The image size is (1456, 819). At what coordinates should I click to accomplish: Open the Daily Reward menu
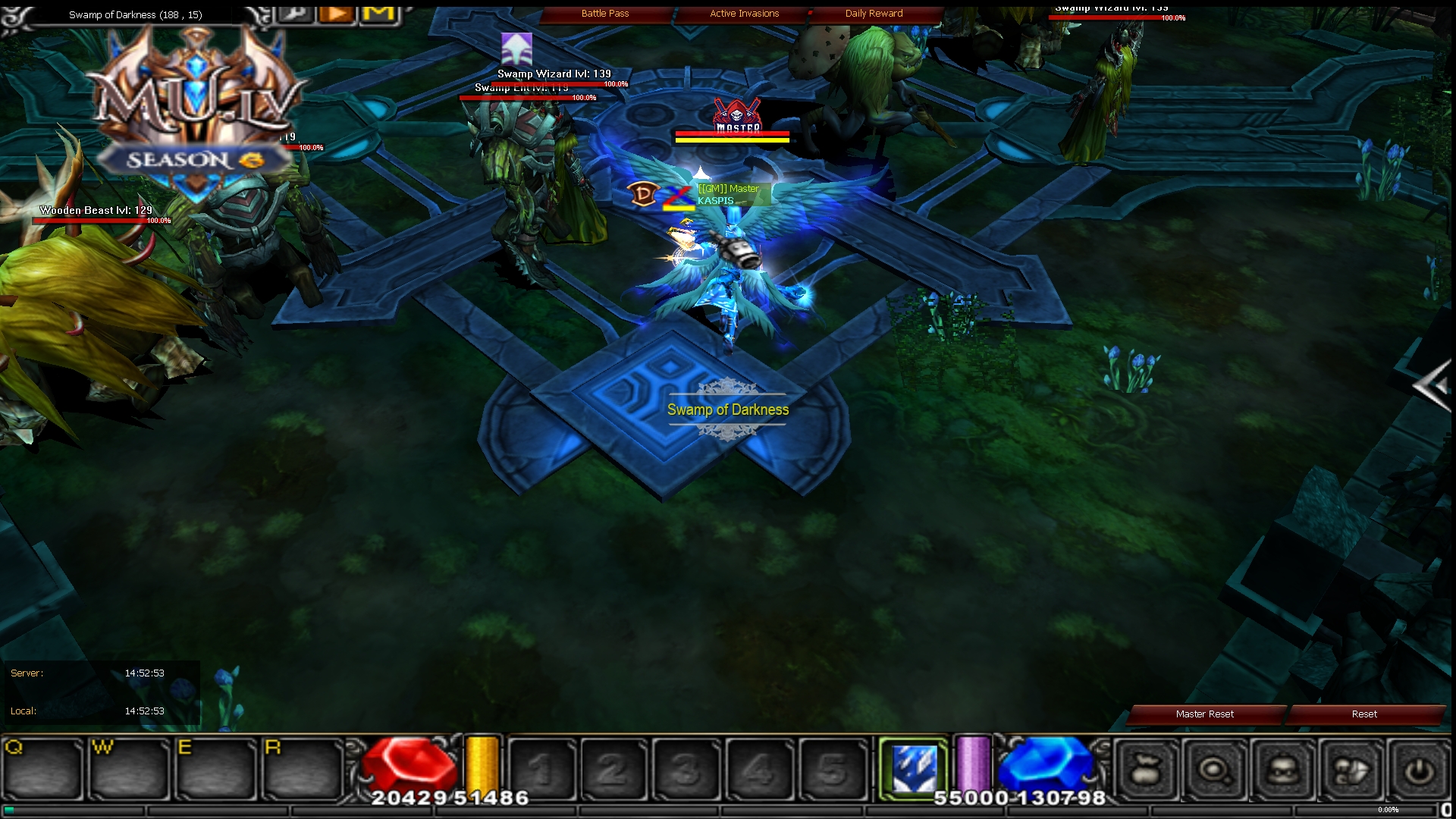(874, 13)
